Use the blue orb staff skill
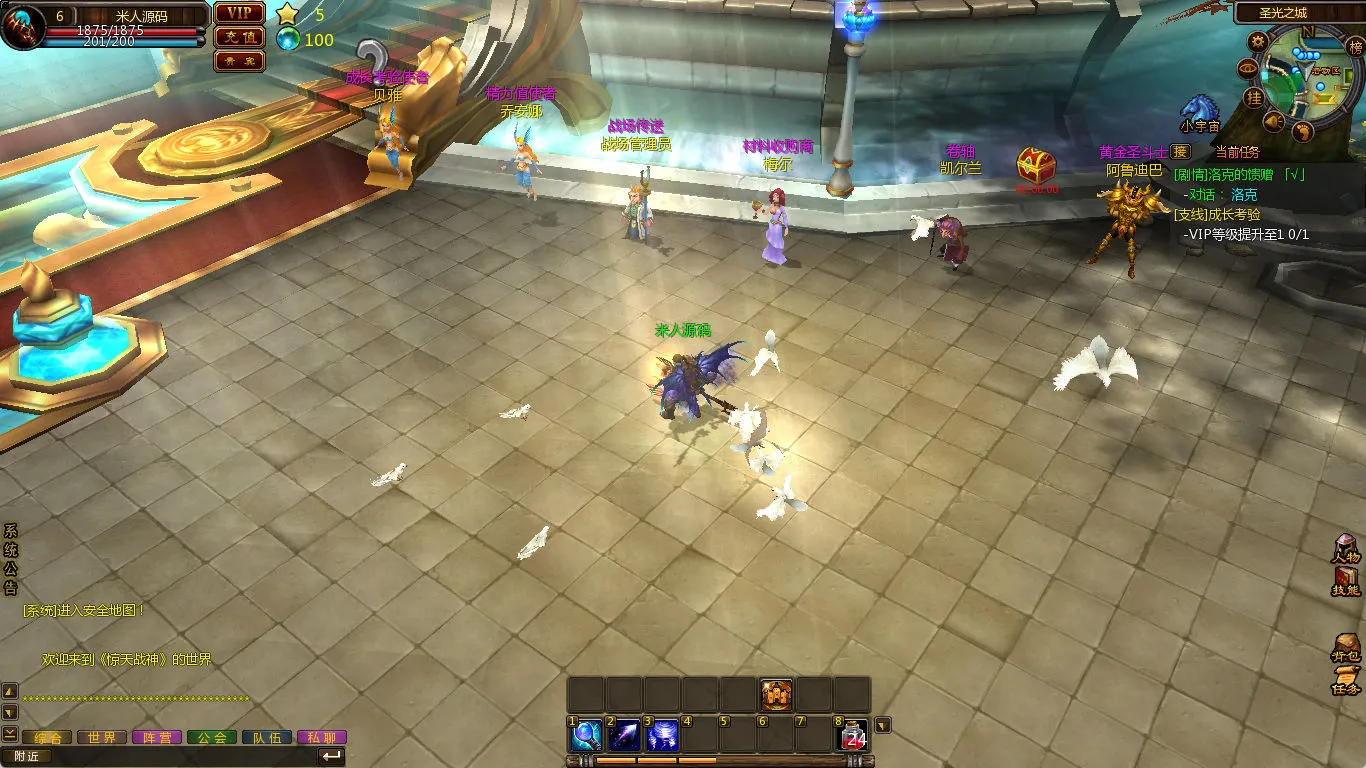This screenshot has width=1366, height=768. tap(585, 736)
